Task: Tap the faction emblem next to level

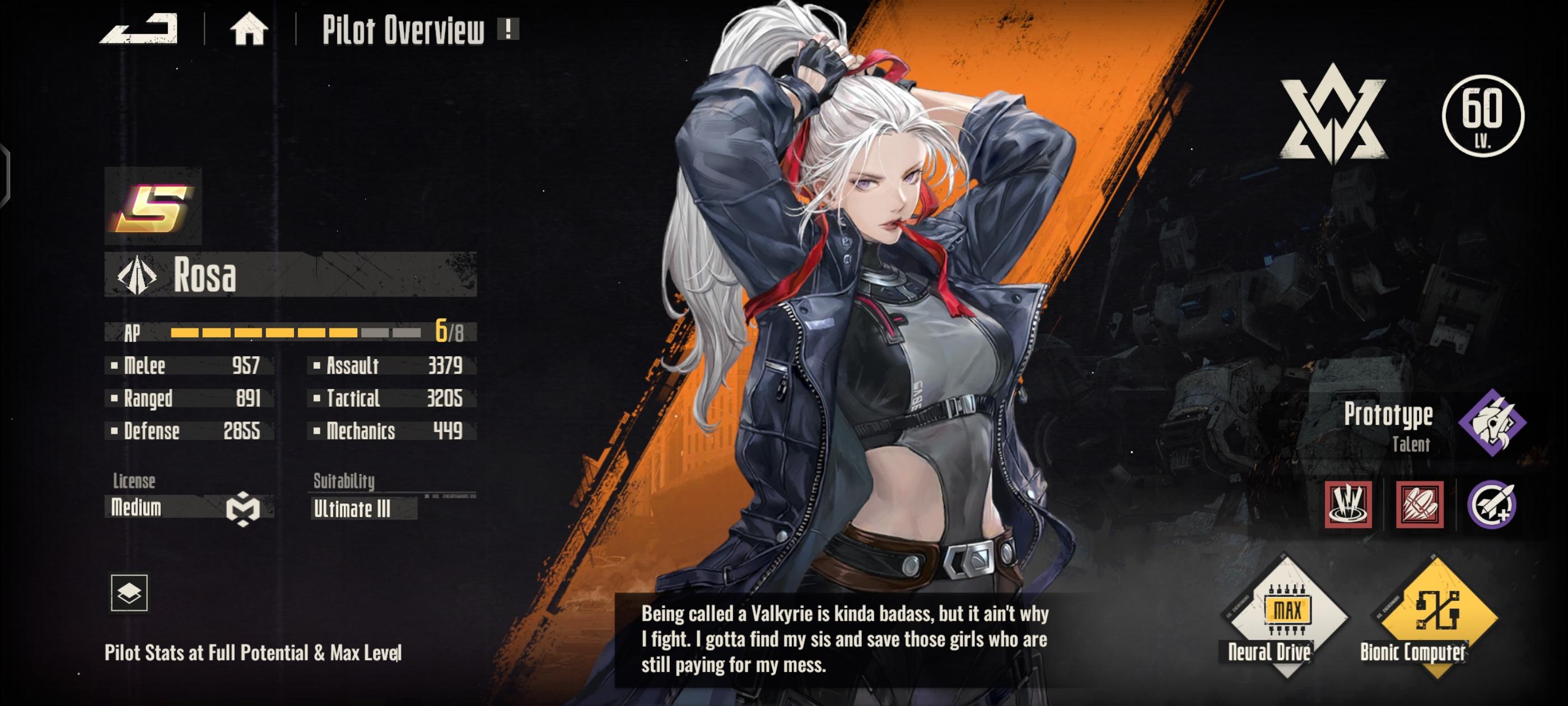Action: pos(1333,114)
